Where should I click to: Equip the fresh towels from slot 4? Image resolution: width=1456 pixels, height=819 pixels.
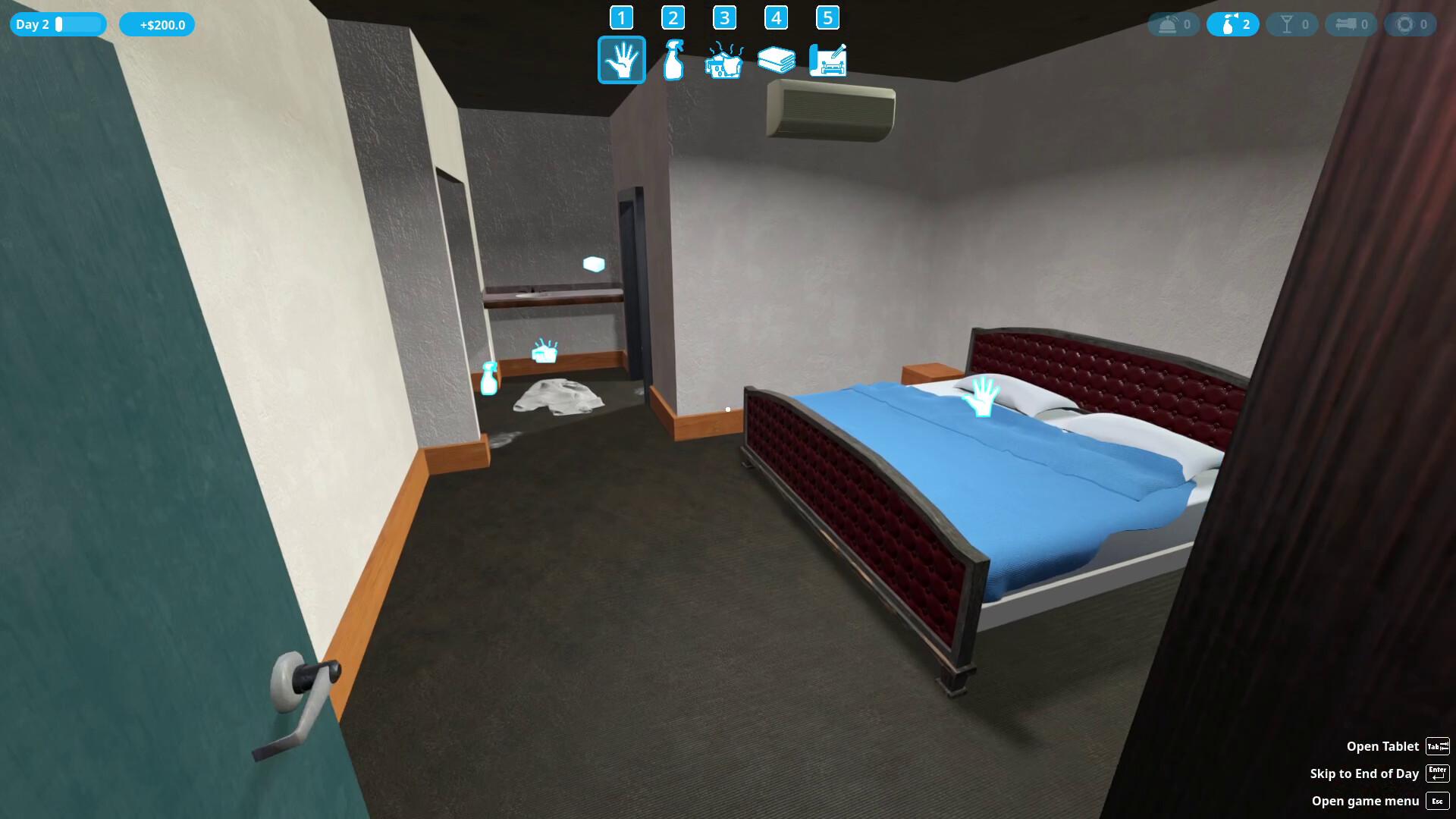point(777,60)
